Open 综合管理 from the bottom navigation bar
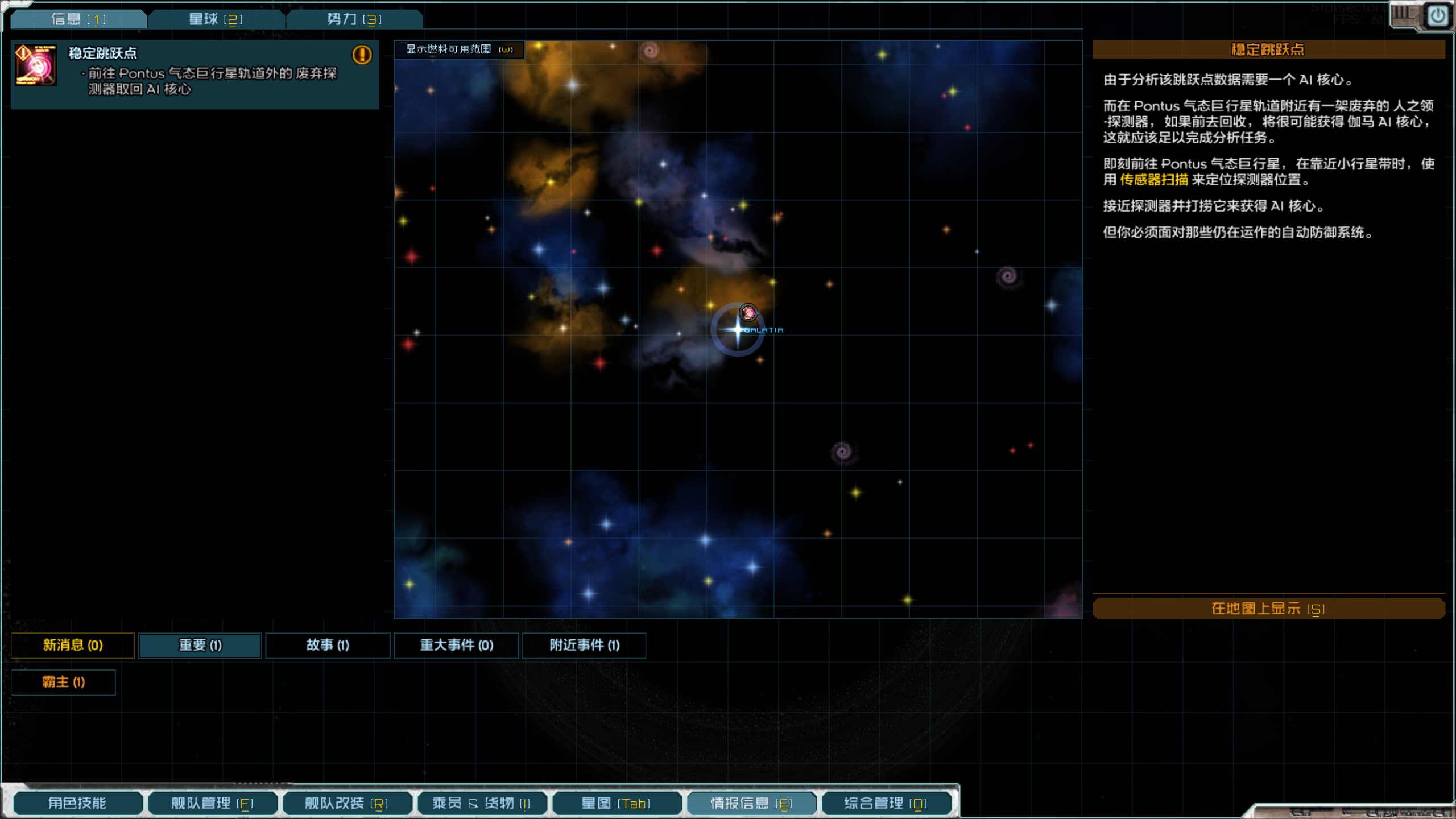1456x819 pixels. [x=885, y=803]
